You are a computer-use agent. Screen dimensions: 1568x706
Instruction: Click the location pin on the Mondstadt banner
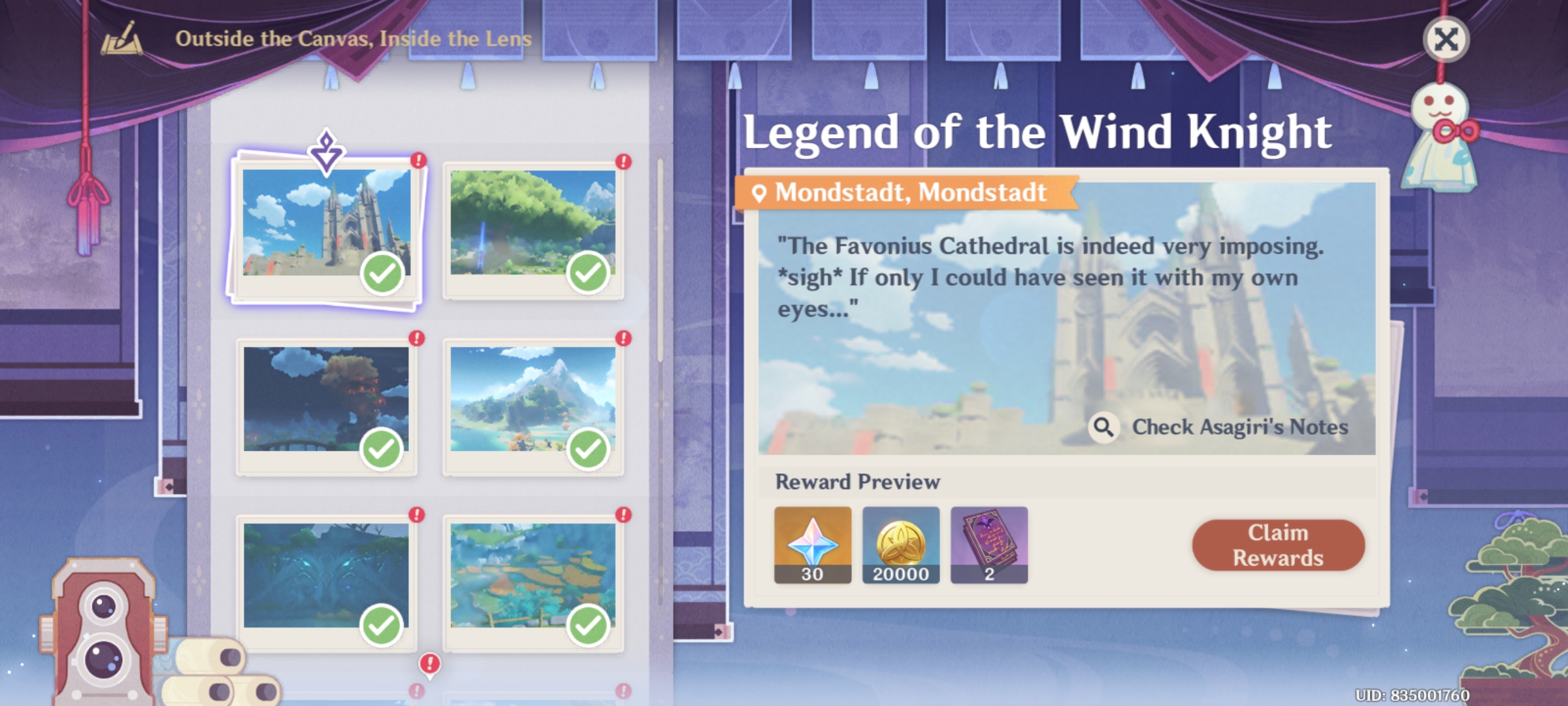point(761,193)
